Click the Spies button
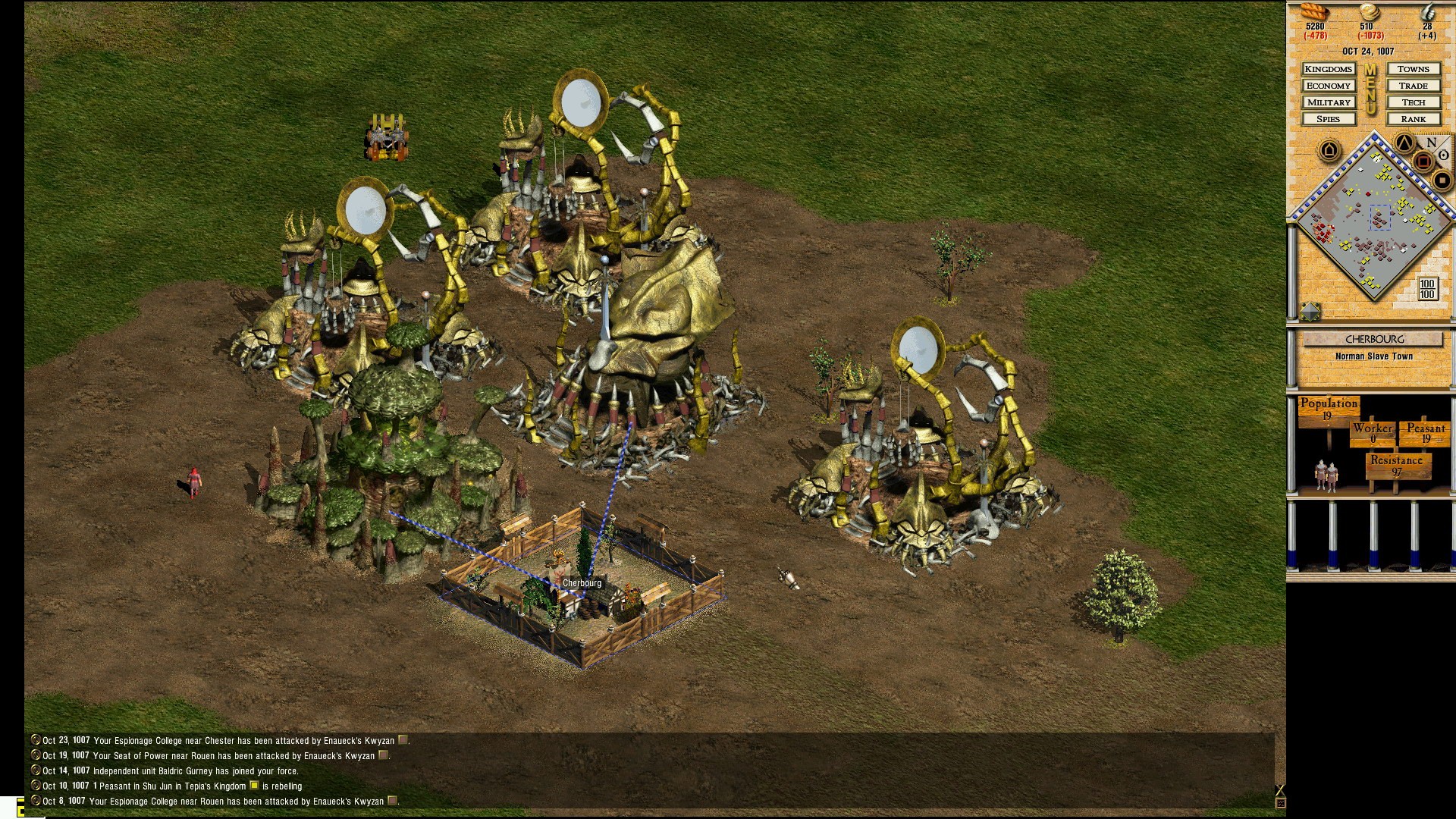1456x819 pixels. (1329, 119)
